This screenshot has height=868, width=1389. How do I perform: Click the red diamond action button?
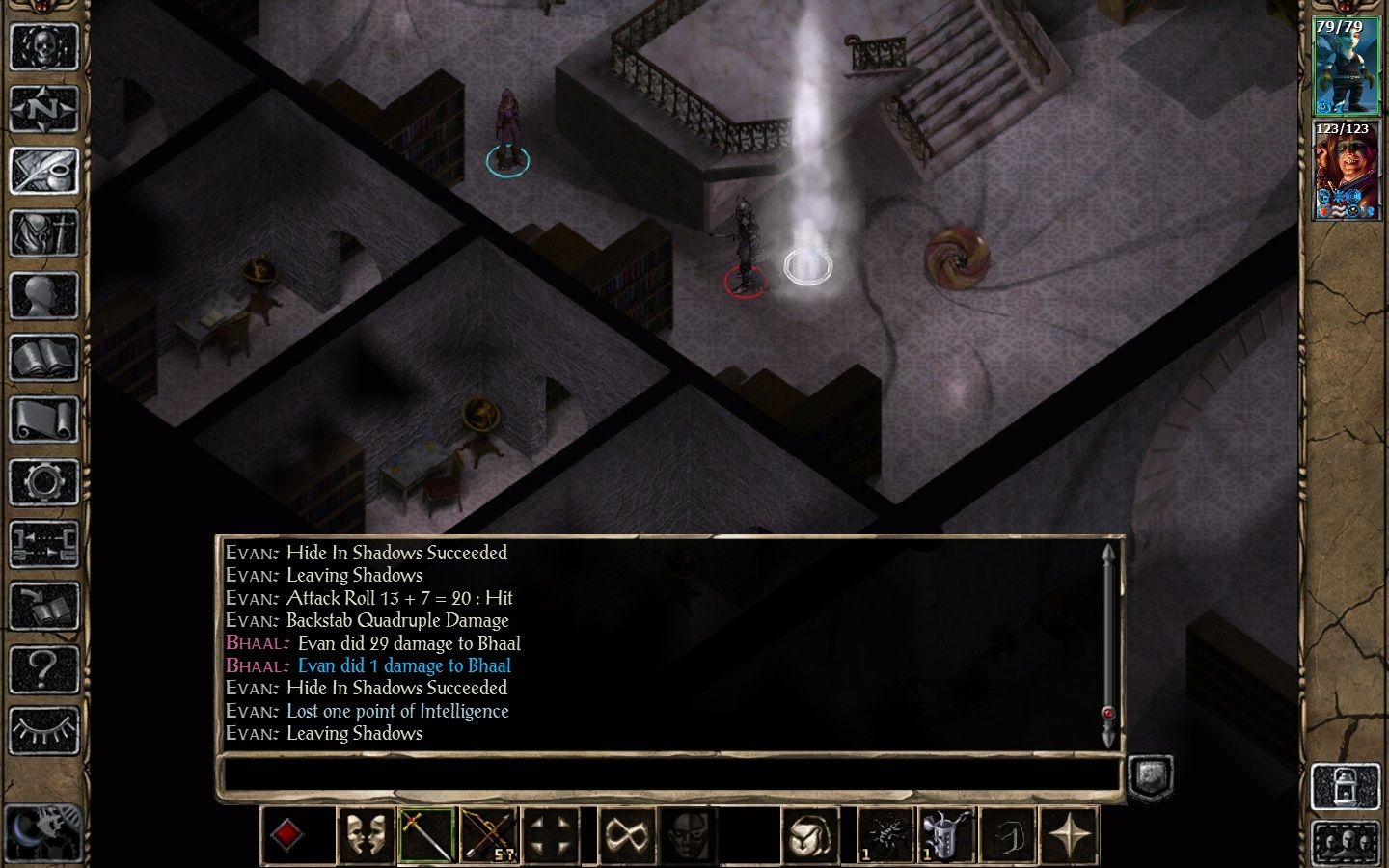[288, 834]
